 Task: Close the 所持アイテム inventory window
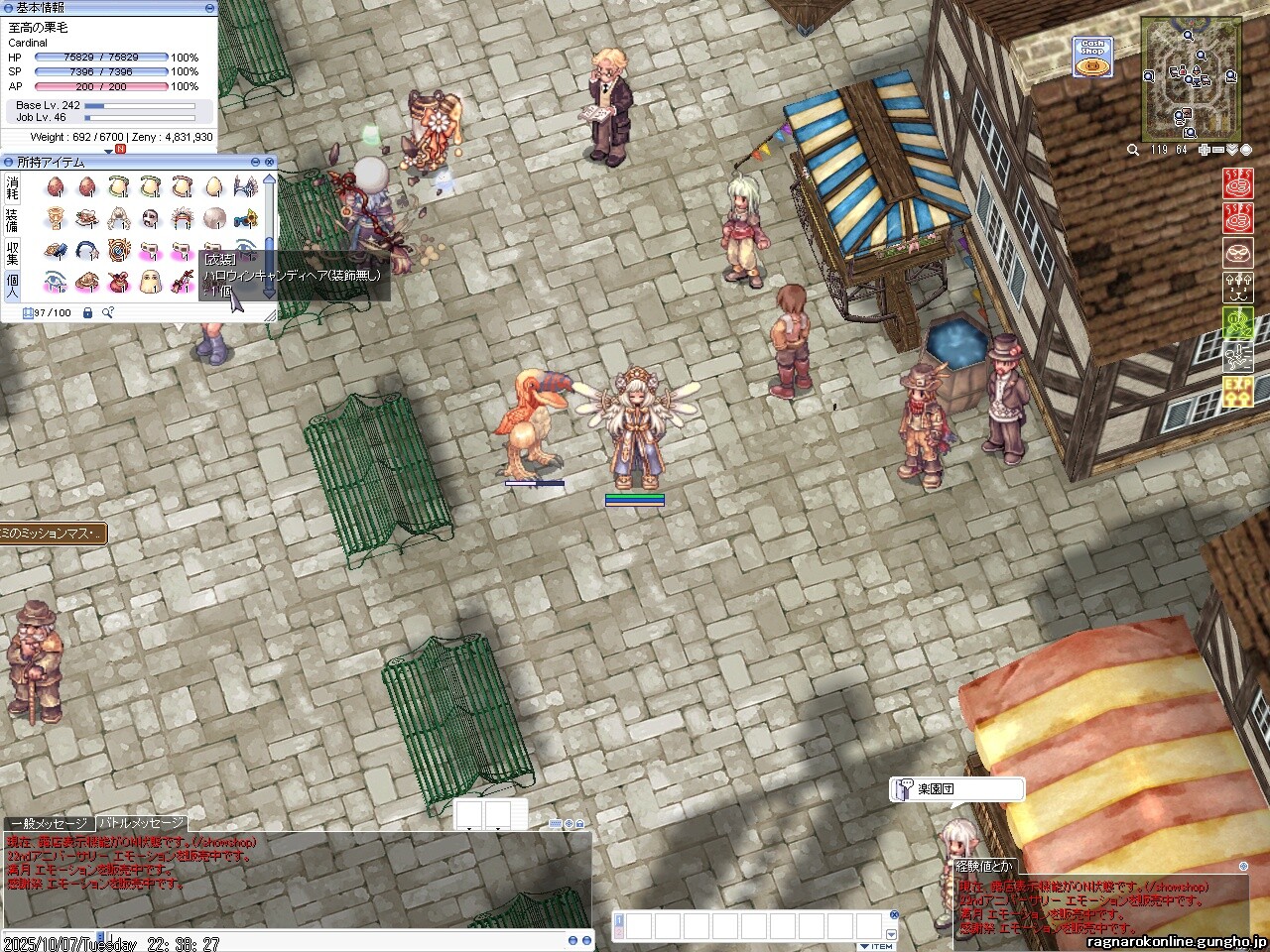tap(269, 162)
